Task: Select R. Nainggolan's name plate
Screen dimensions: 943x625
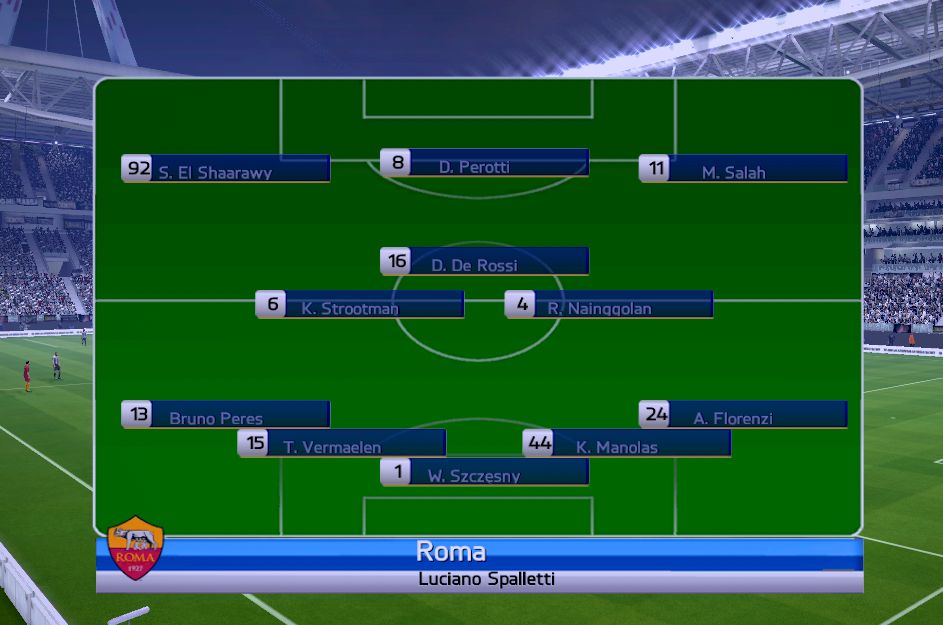Action: click(x=610, y=305)
